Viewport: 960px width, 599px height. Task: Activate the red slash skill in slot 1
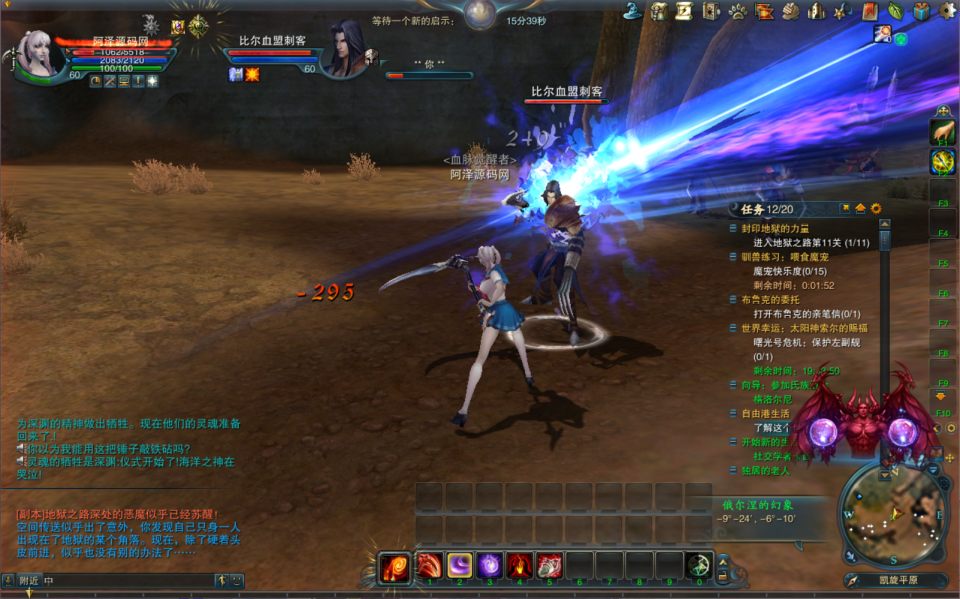tap(430, 566)
